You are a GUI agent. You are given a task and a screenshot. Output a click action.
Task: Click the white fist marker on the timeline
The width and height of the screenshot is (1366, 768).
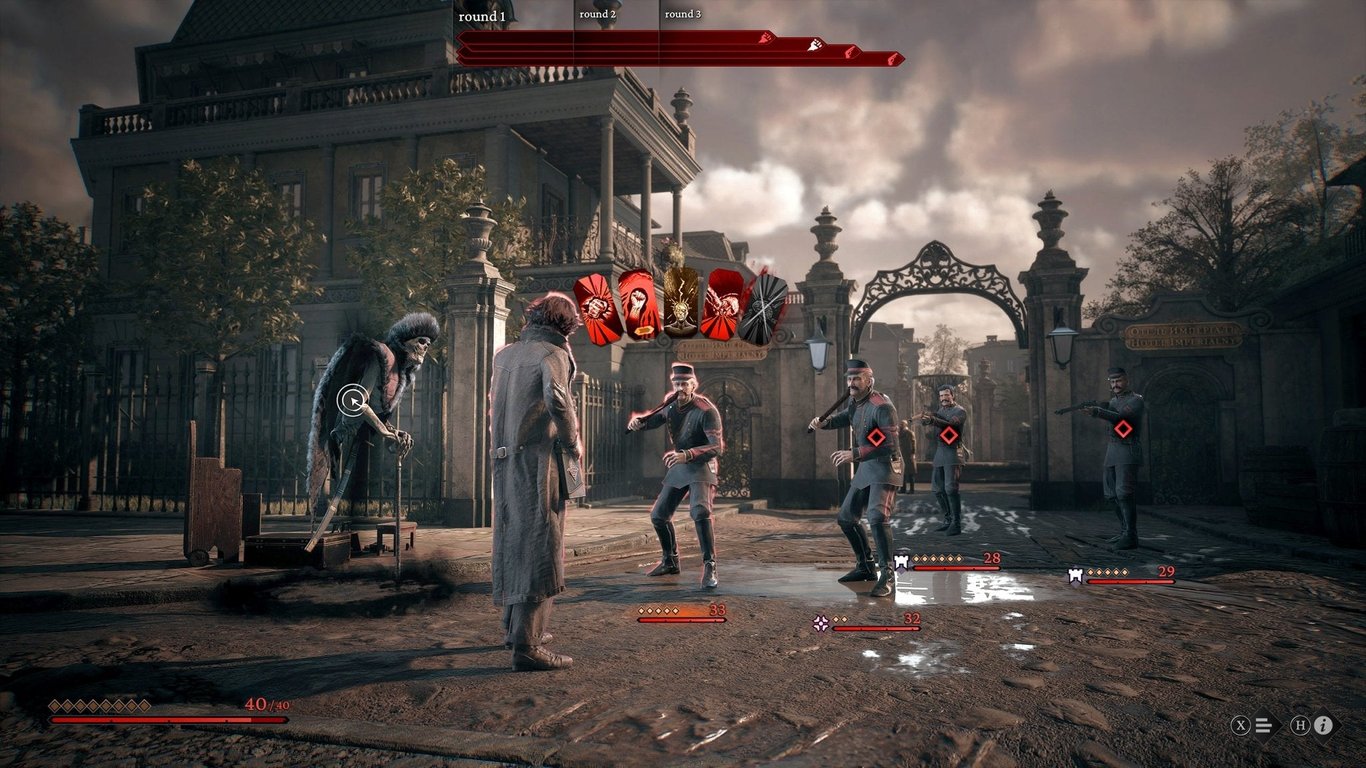[816, 43]
